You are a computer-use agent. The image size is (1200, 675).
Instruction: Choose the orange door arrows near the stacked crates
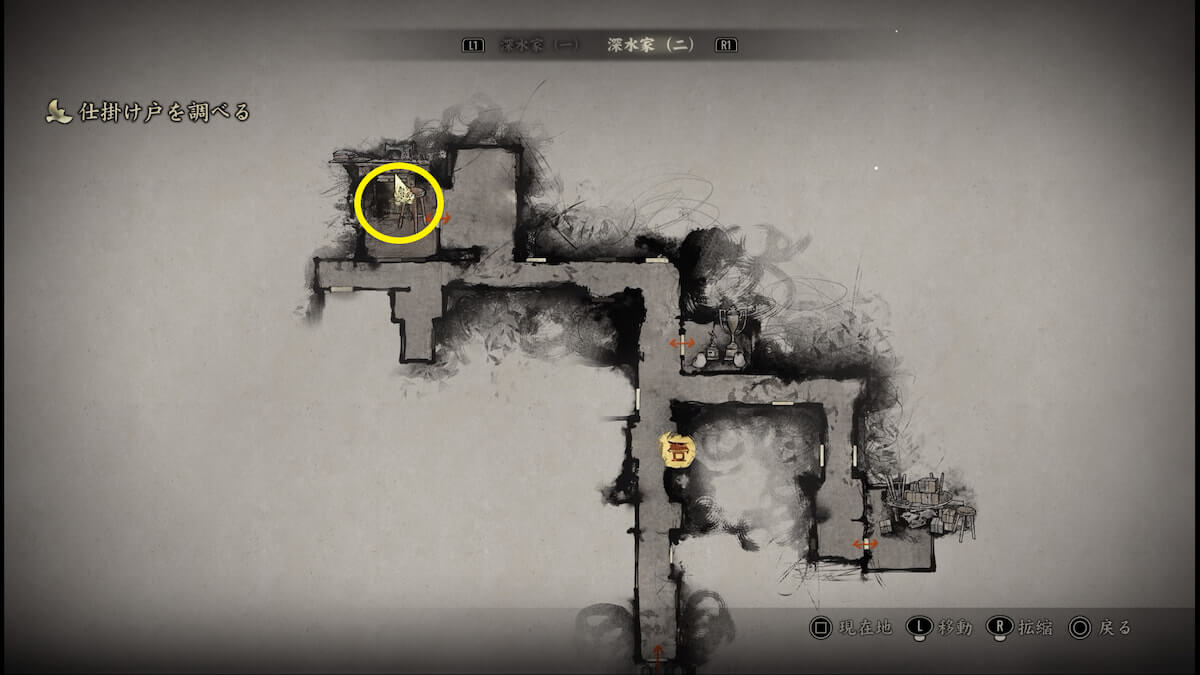coord(865,543)
